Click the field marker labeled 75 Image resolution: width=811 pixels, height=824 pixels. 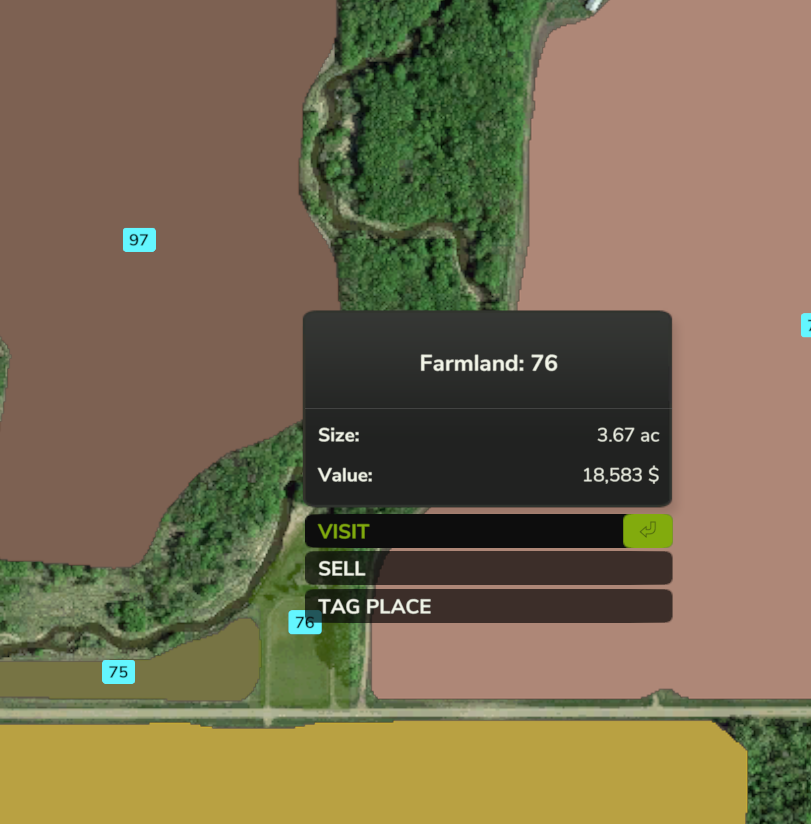[118, 672]
